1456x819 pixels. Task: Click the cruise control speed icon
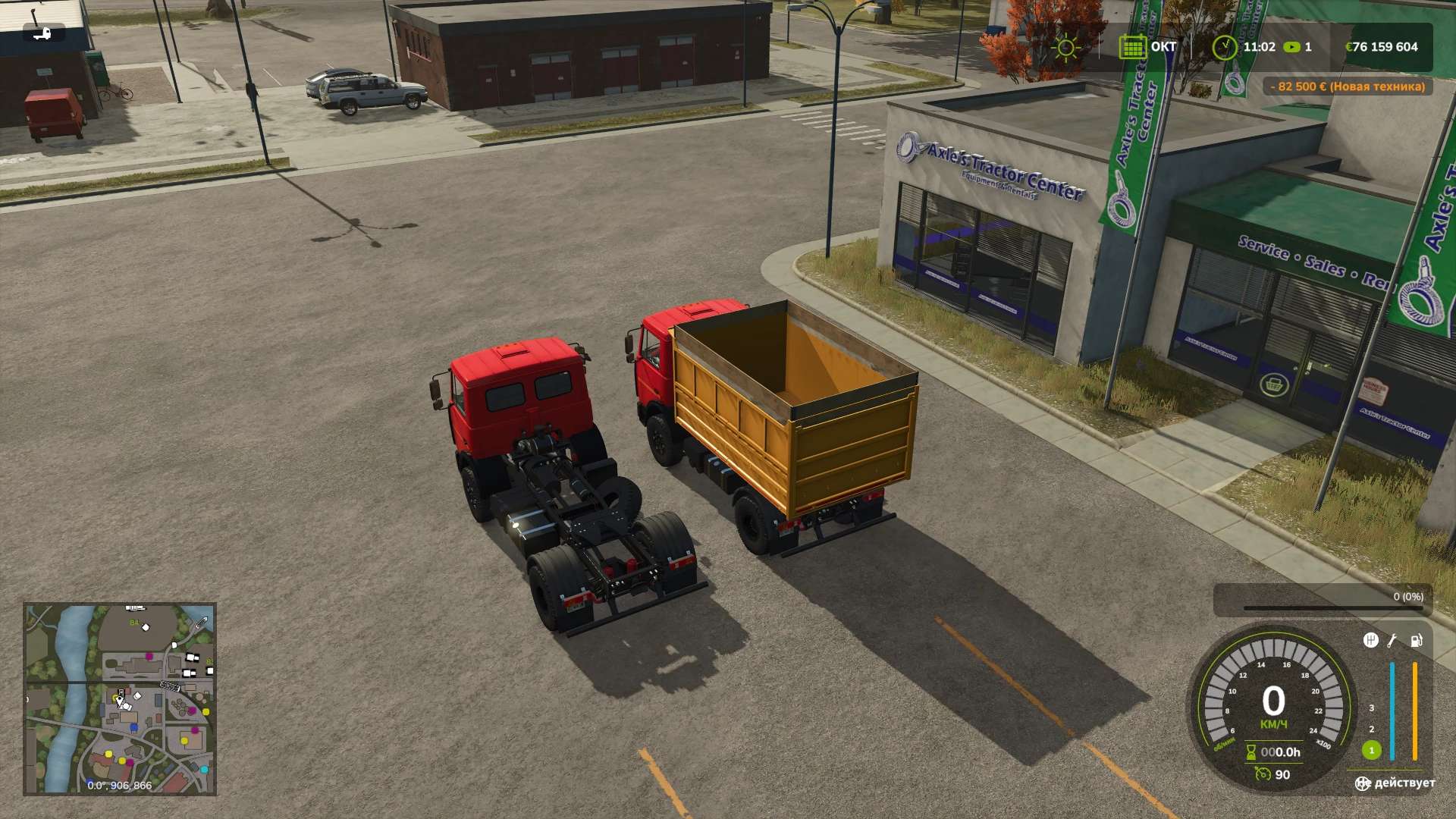1263,774
